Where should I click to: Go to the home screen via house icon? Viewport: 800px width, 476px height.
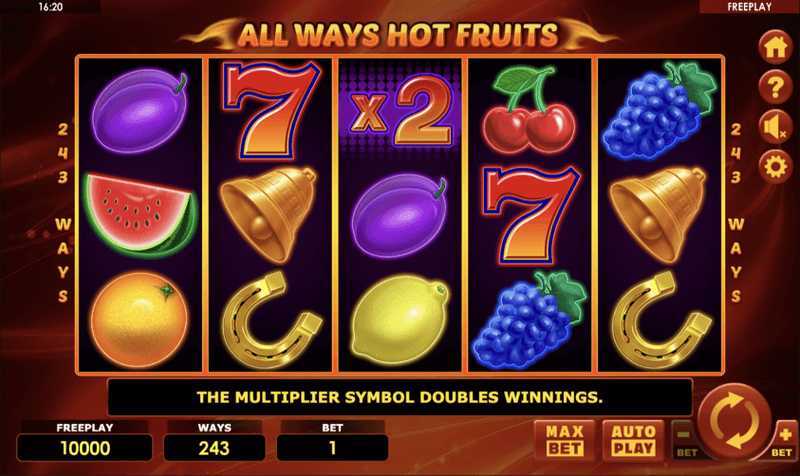coord(775,47)
